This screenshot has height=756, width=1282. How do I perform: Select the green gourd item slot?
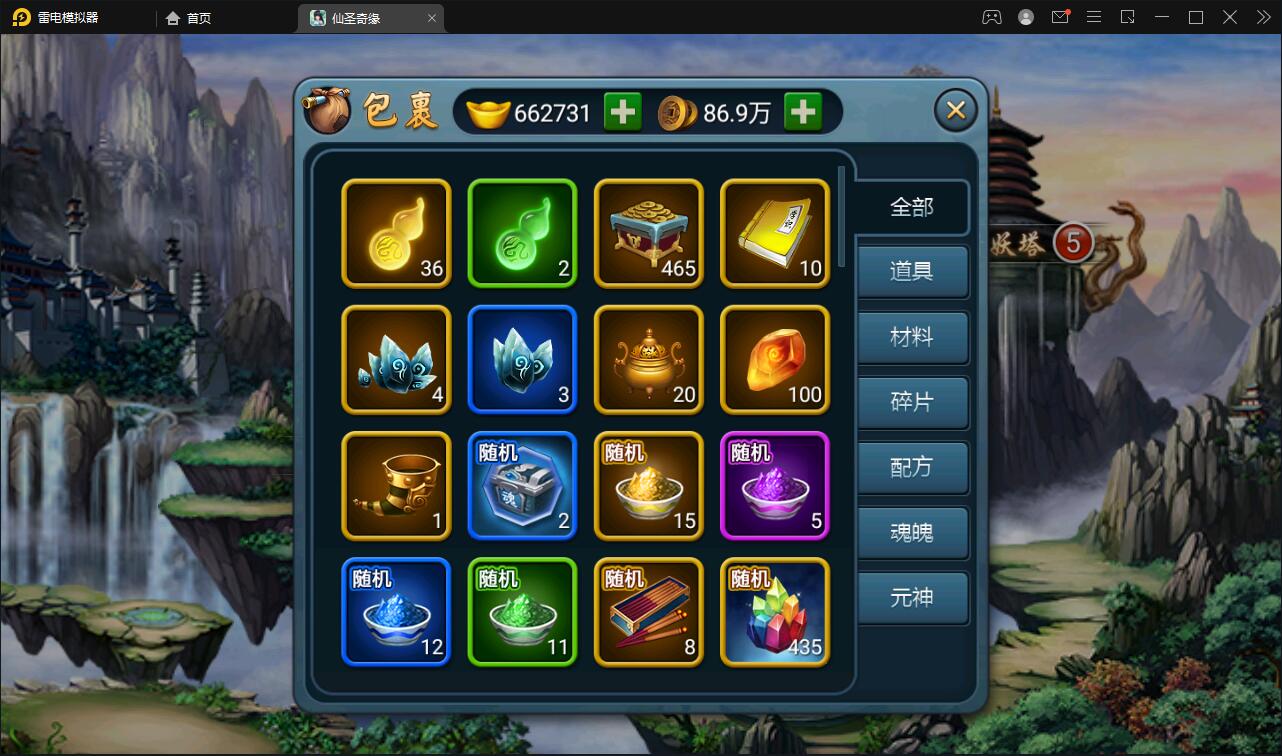(522, 233)
